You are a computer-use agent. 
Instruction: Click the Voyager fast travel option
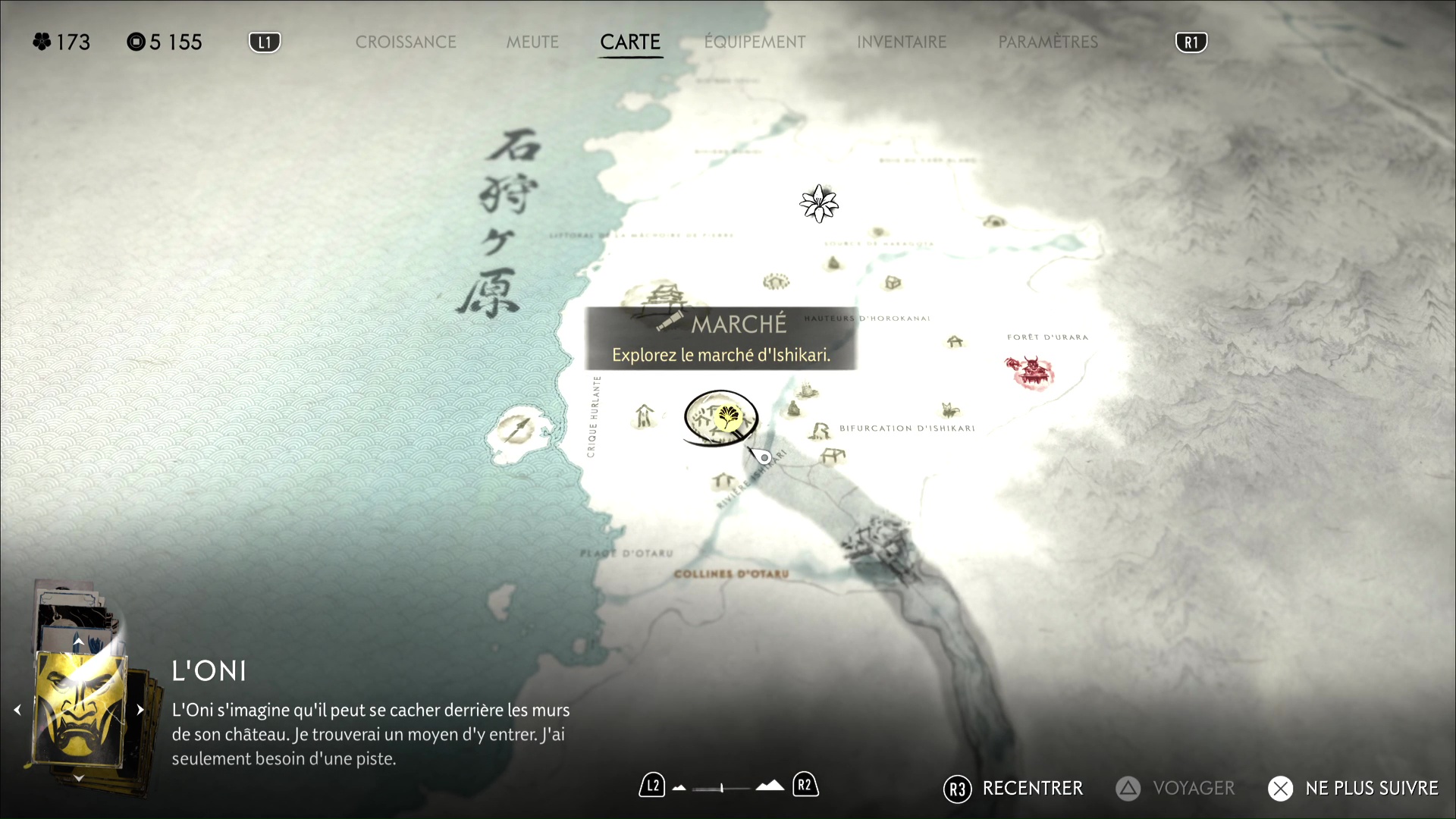(x=1175, y=789)
